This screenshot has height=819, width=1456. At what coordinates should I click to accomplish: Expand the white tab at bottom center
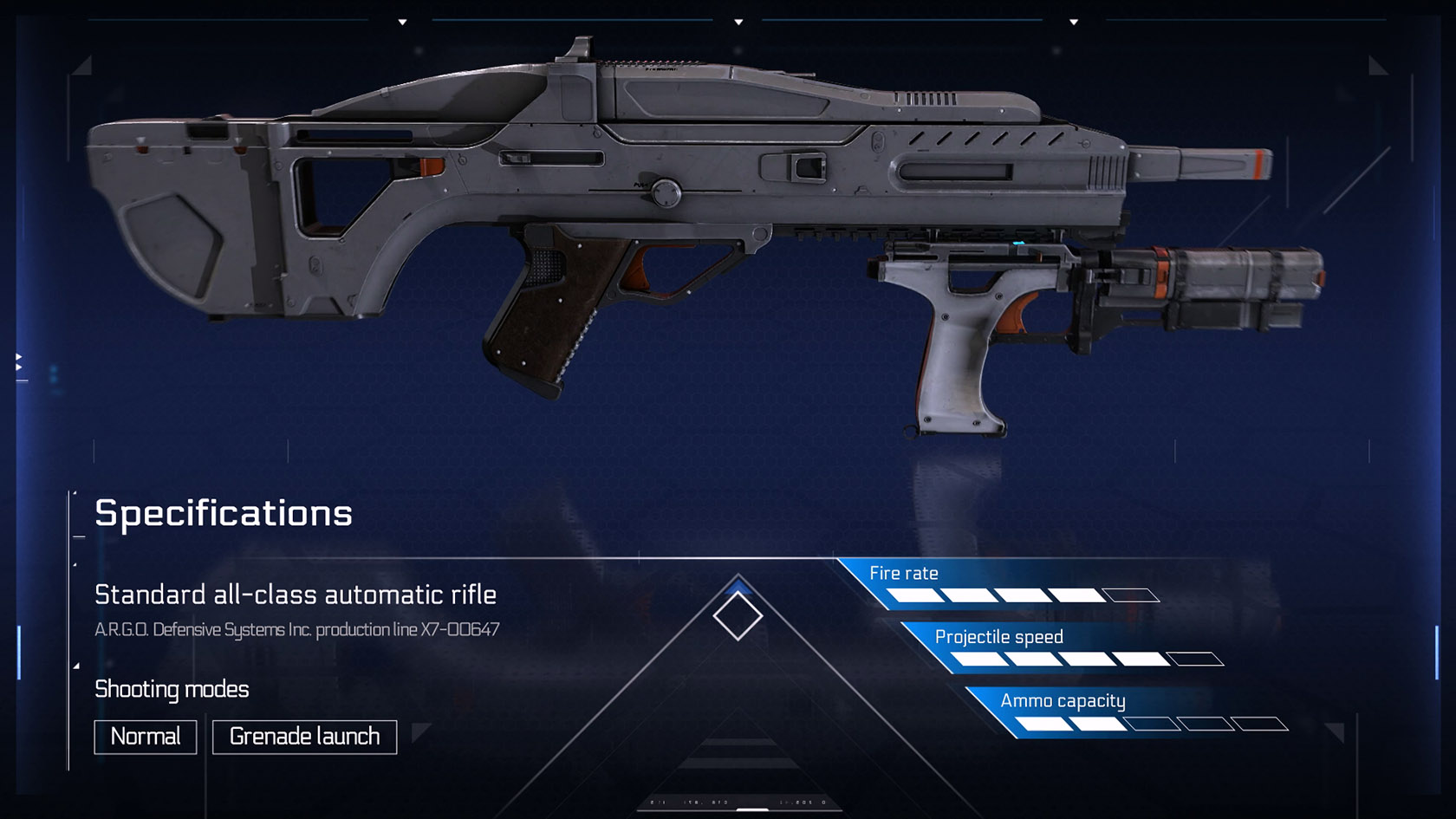coord(752,809)
